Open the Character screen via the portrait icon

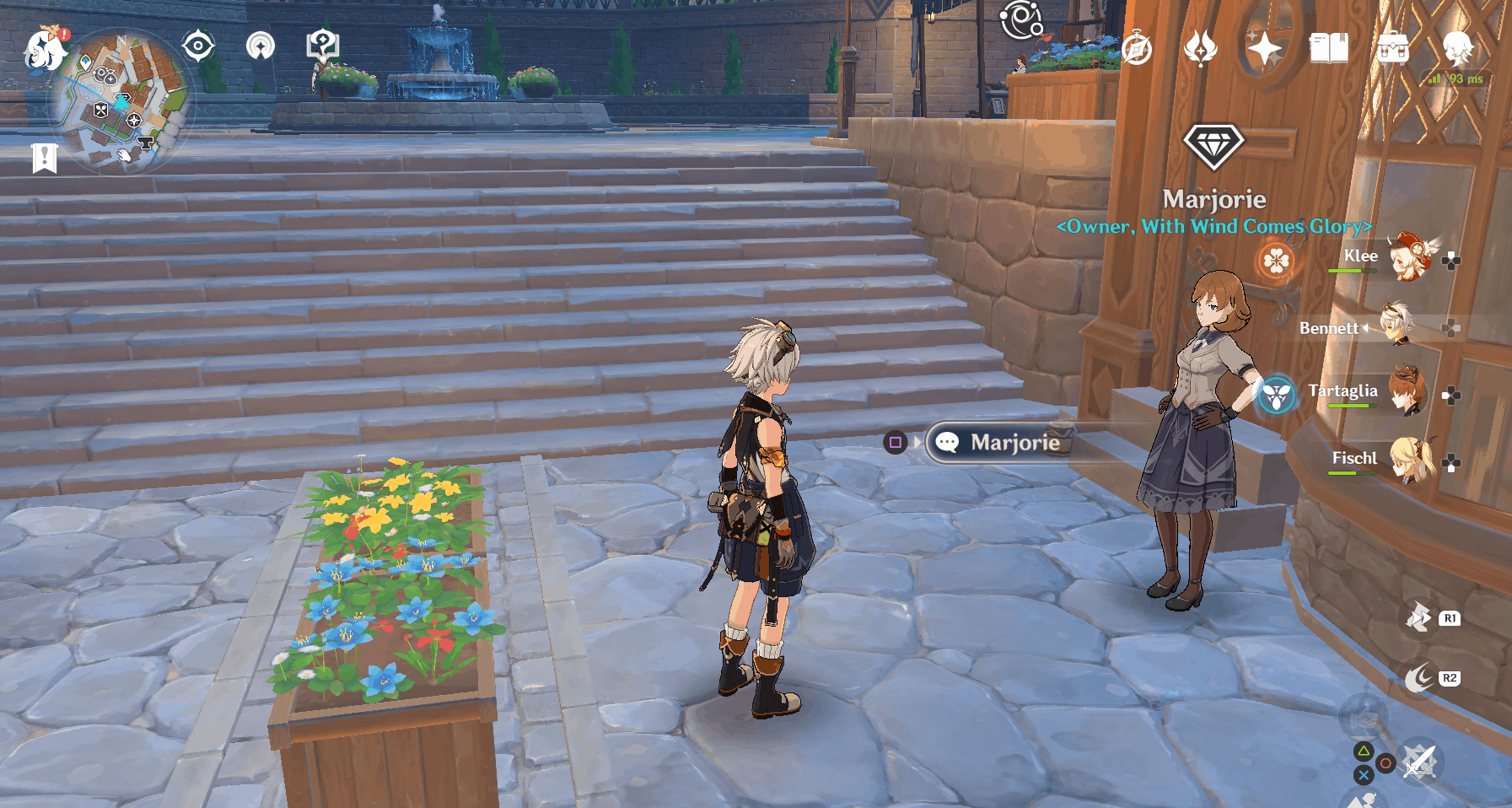pyautogui.click(x=1458, y=49)
